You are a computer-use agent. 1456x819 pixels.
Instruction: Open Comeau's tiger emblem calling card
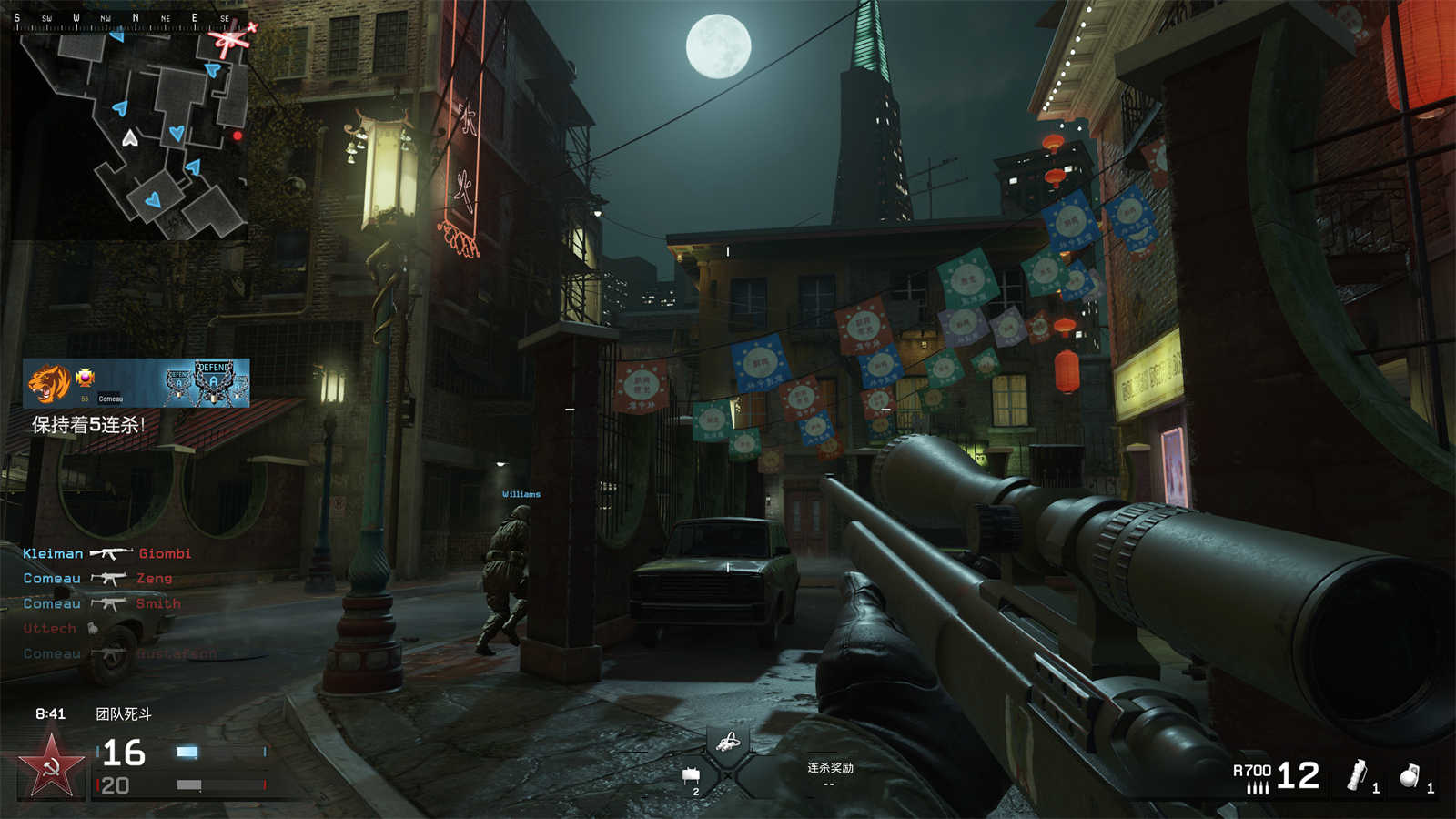click(x=49, y=384)
